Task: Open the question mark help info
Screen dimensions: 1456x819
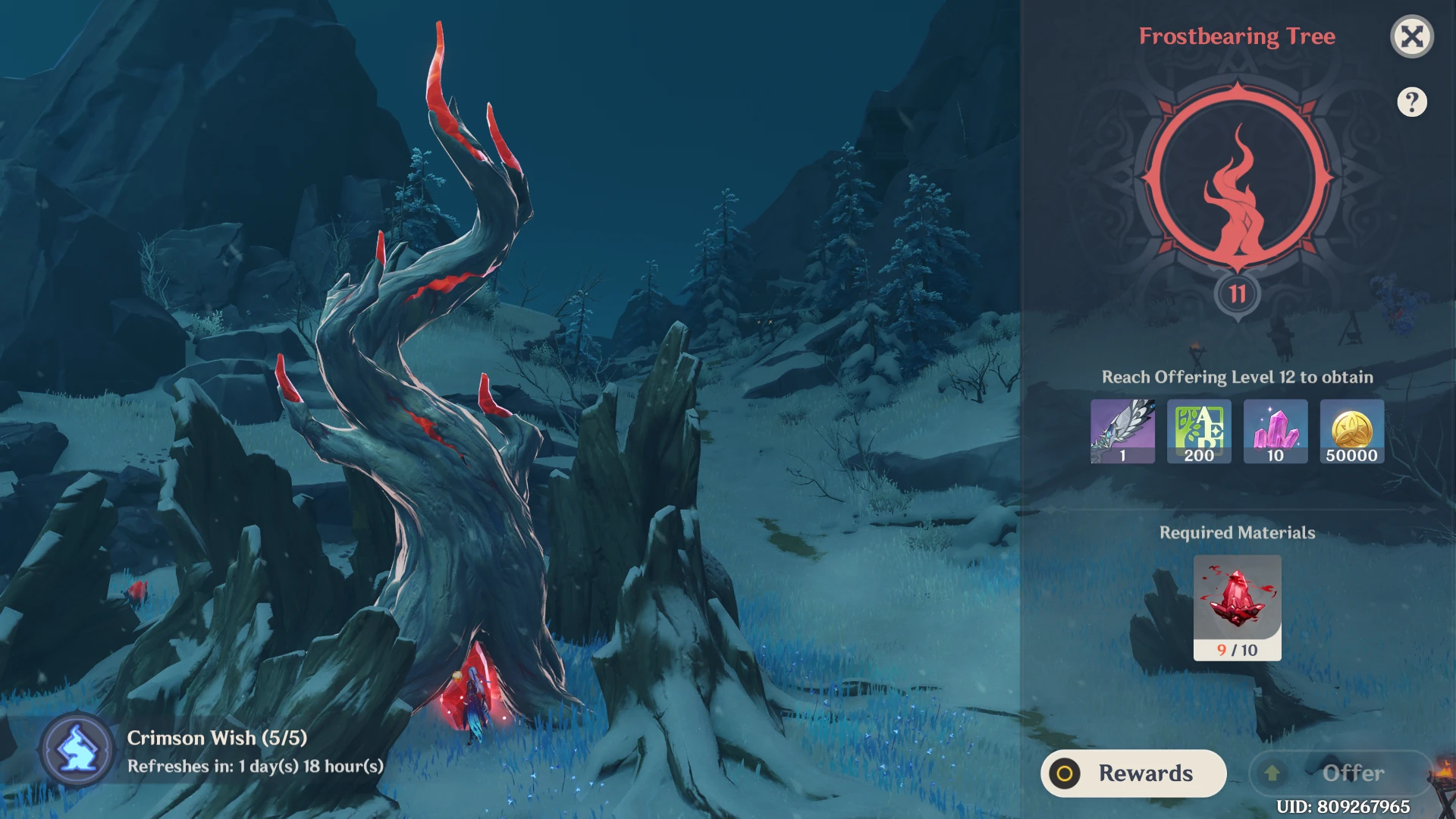Action: coord(1411,102)
